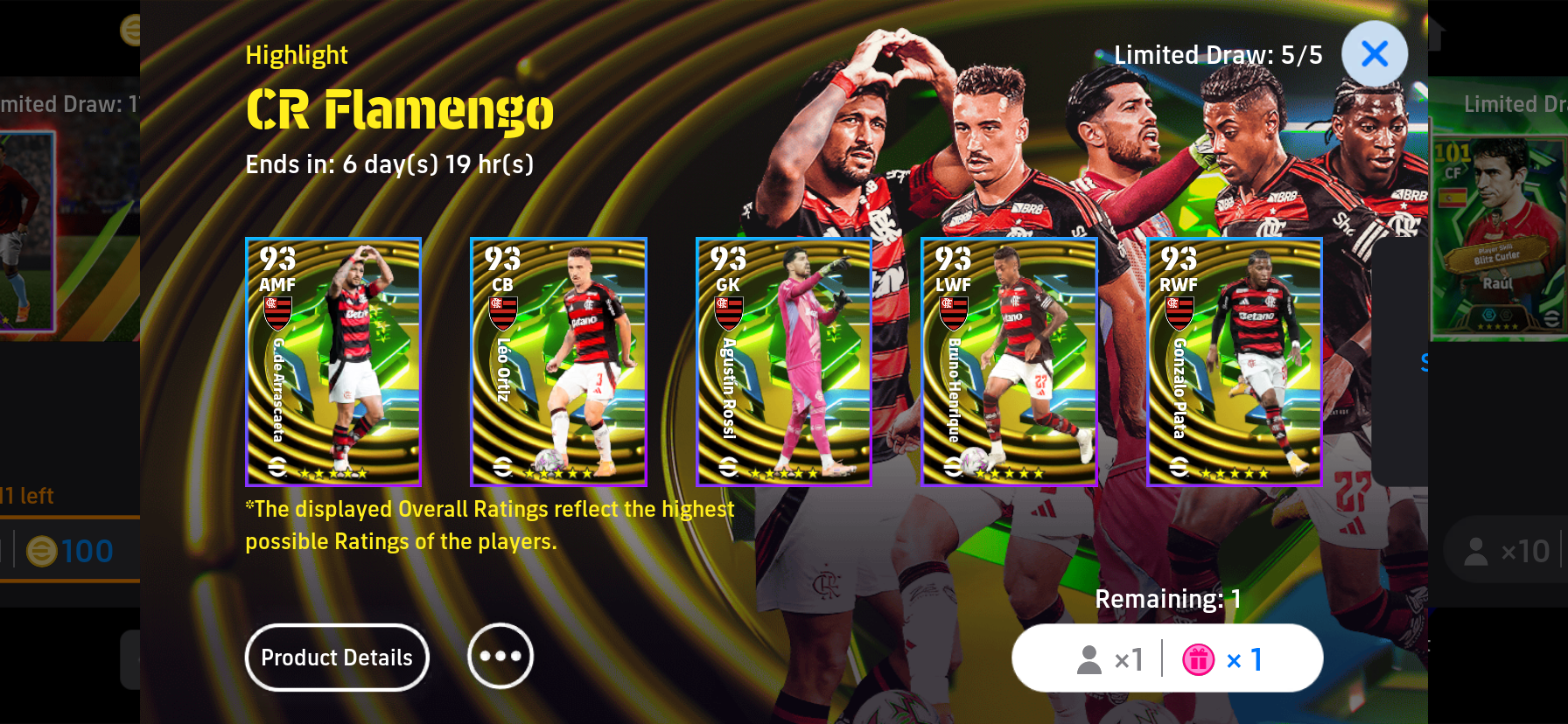Screen dimensions: 1568x724
Task: View G. de Arrascaeta AMF card
Action: click(x=333, y=361)
